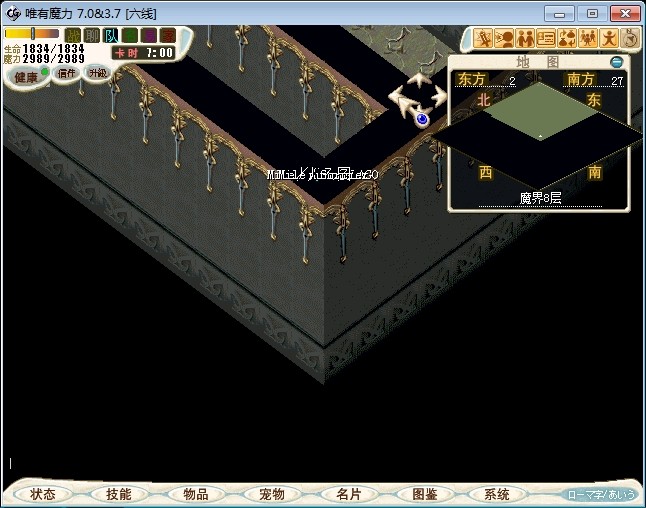
Task: Open the 物品 items menu
Action: [195, 494]
